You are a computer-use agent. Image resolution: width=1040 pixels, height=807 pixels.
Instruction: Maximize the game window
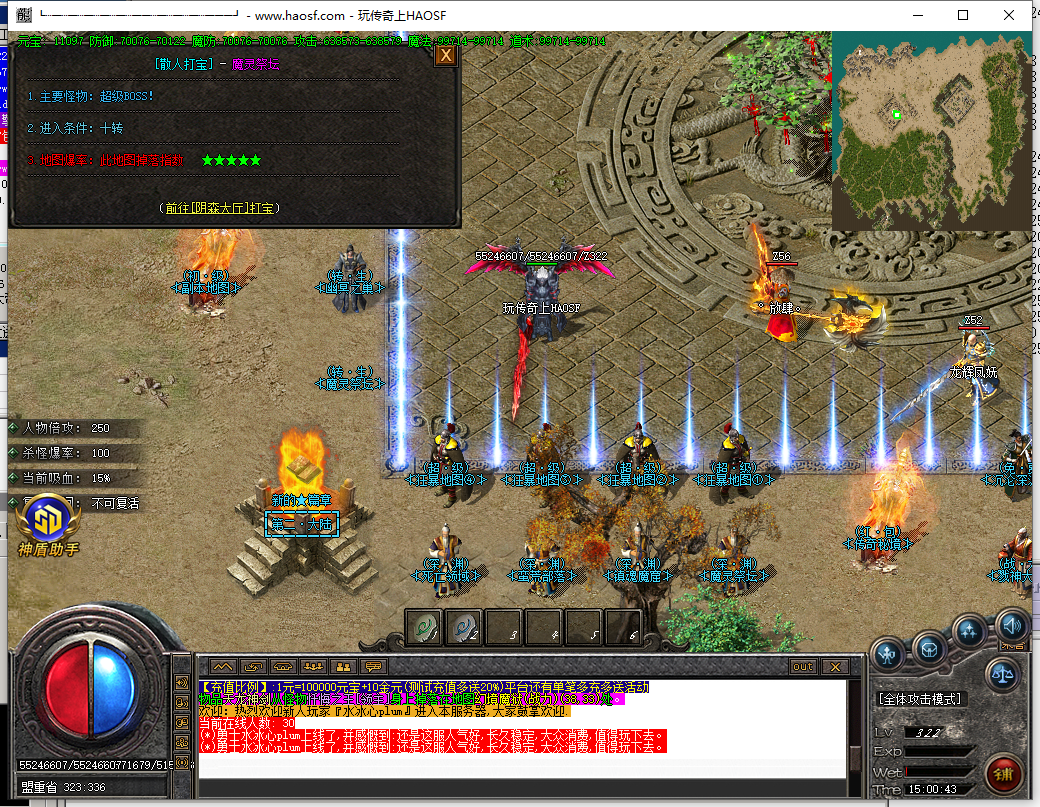[963, 15]
